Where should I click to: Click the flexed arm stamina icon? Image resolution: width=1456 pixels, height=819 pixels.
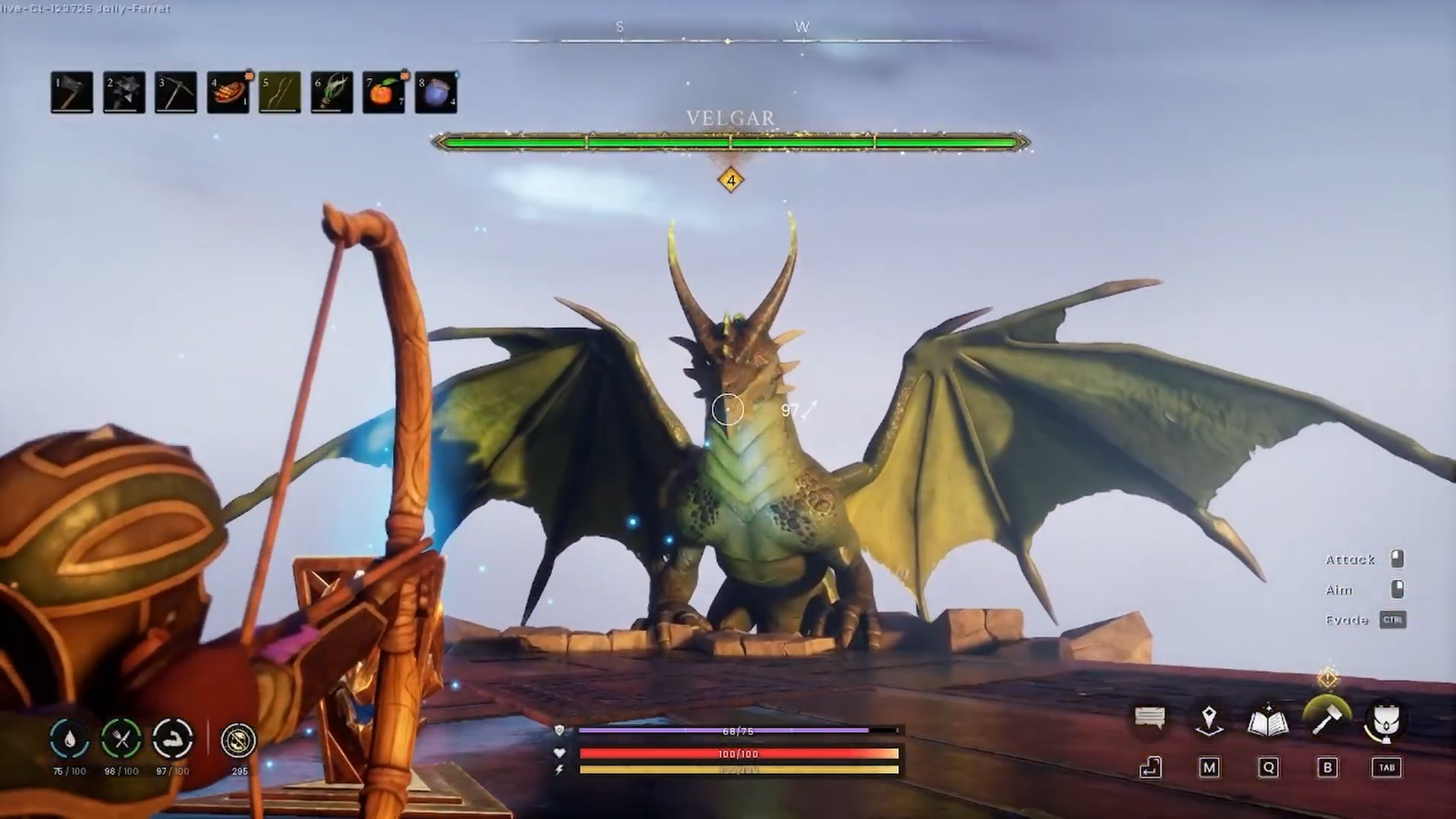coord(173,739)
